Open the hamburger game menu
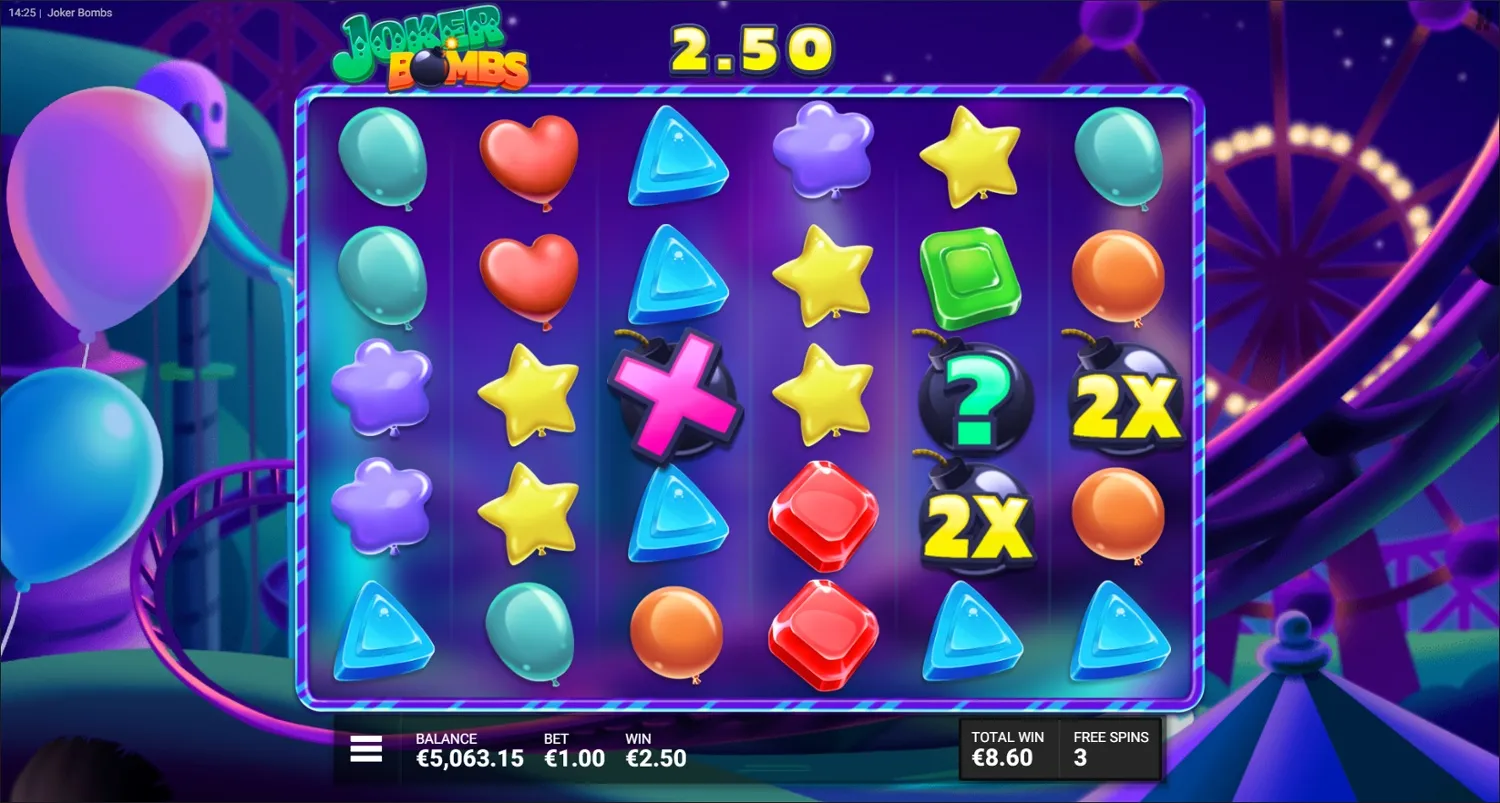This screenshot has width=1500, height=803. pyautogui.click(x=366, y=747)
